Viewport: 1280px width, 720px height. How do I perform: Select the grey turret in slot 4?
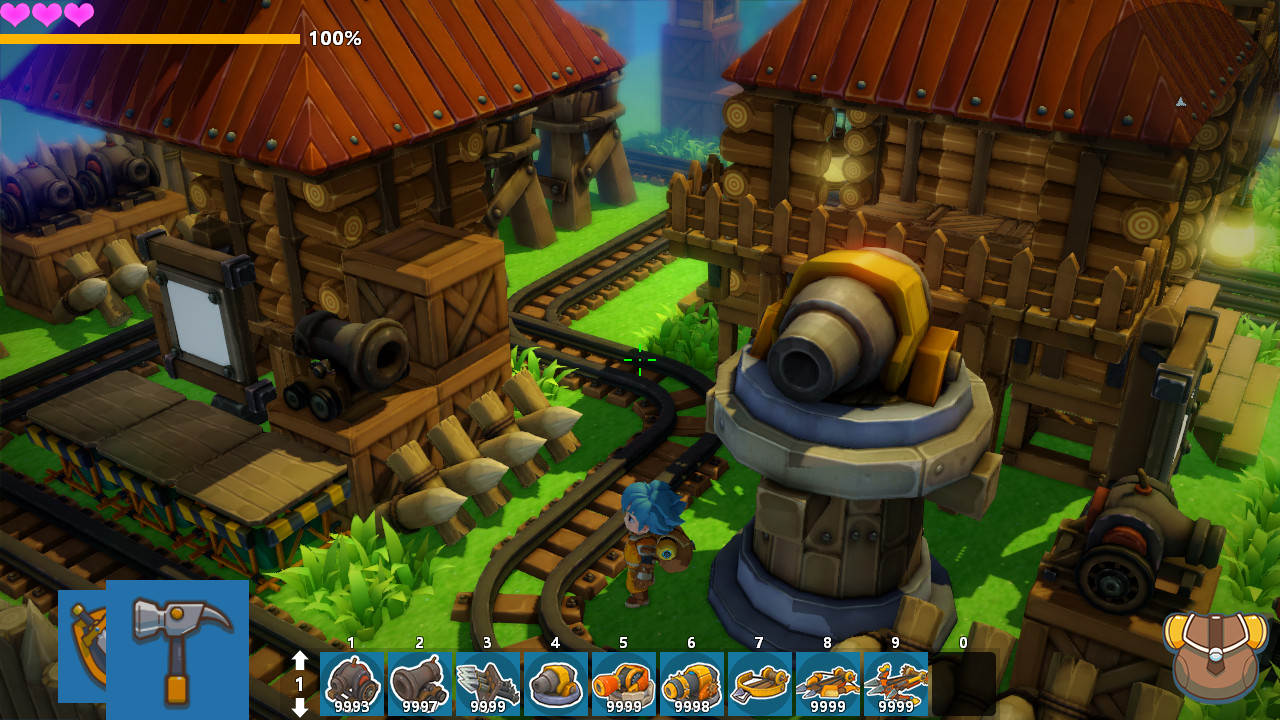[x=556, y=684]
